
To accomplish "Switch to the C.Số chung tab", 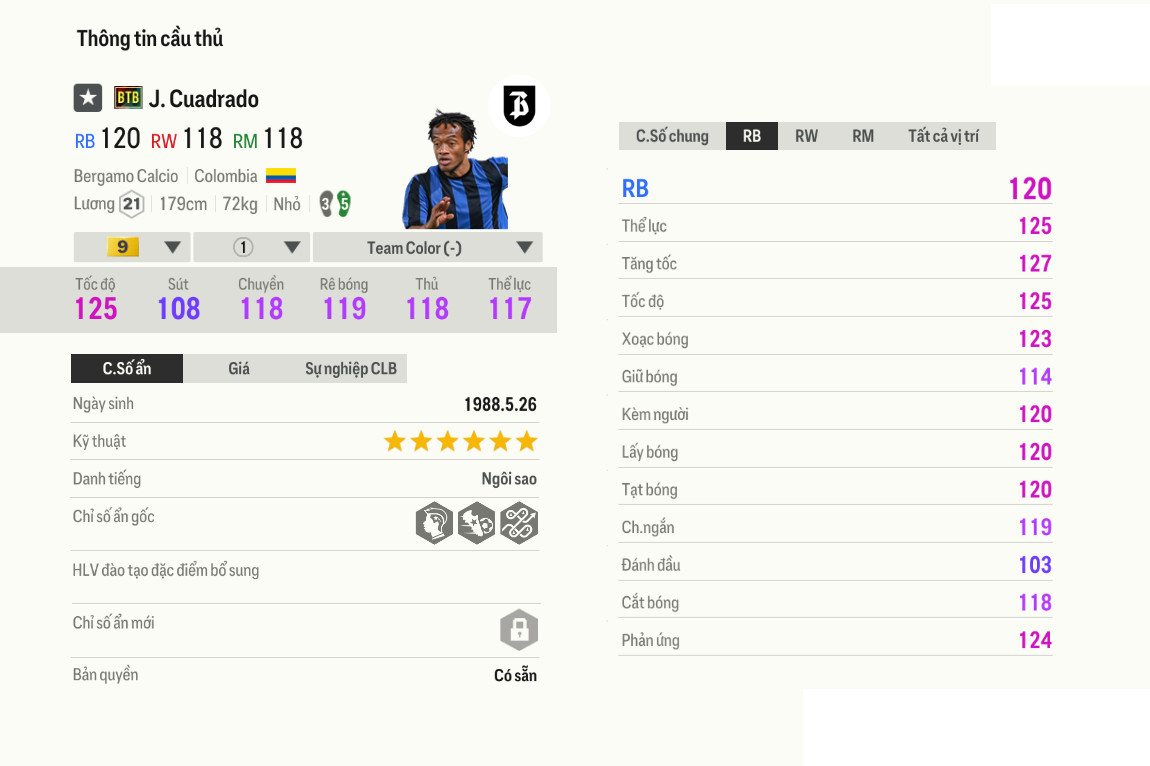I will tap(672, 136).
